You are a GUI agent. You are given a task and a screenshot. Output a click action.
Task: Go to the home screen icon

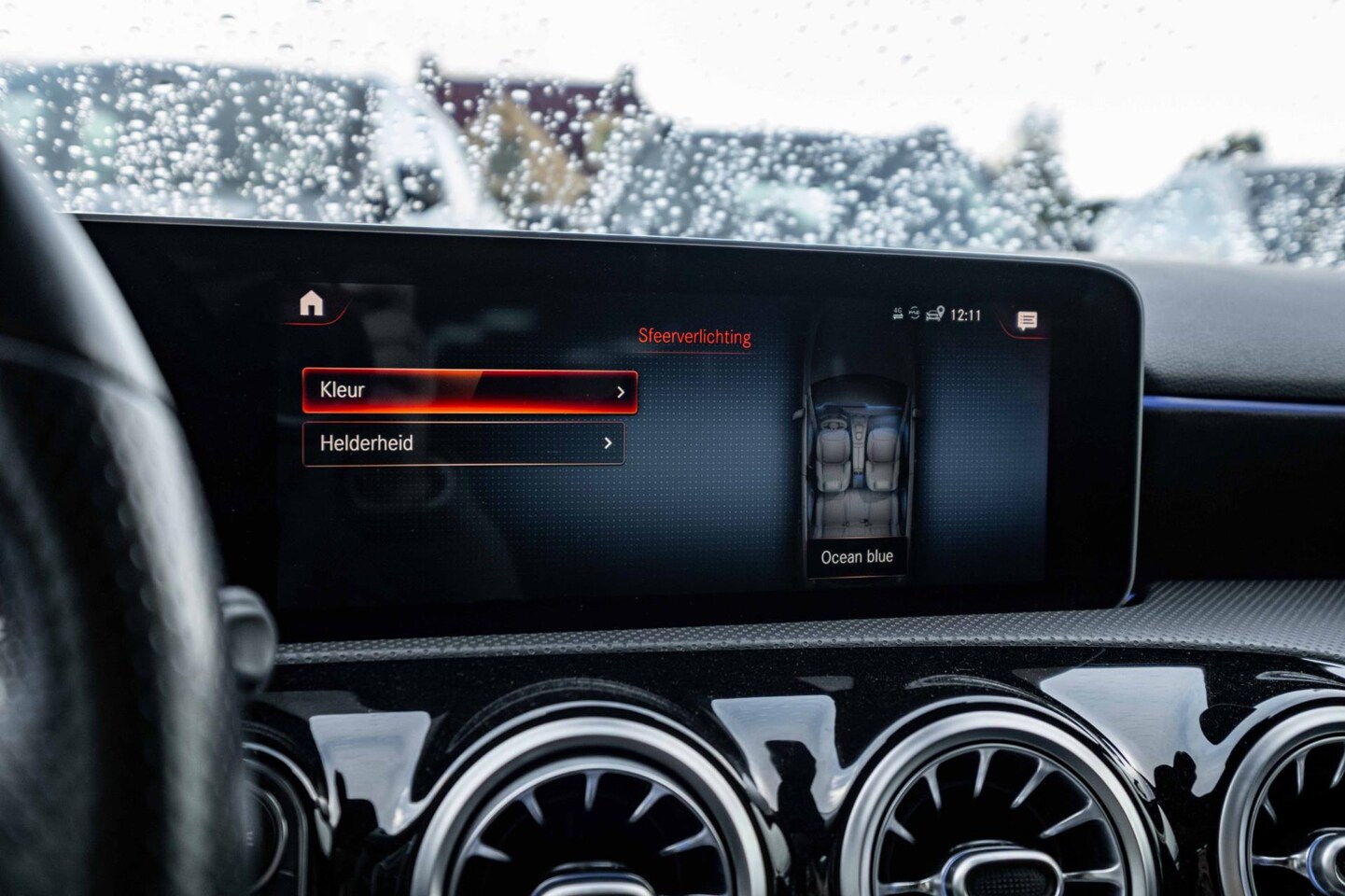tap(311, 303)
